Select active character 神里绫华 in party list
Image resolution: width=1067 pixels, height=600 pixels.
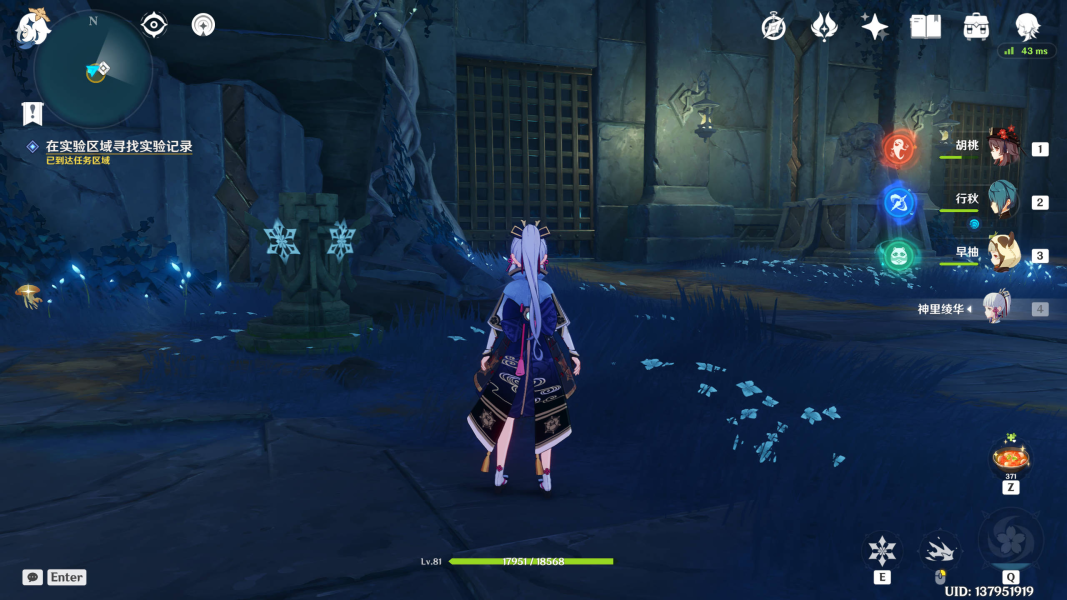click(x=999, y=308)
